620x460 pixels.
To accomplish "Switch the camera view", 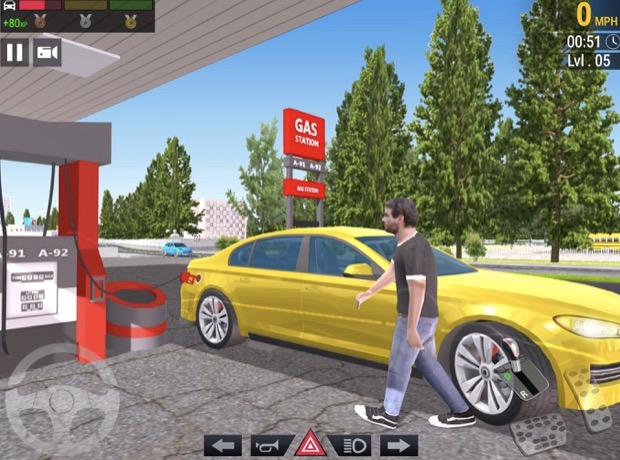I will click(47, 52).
